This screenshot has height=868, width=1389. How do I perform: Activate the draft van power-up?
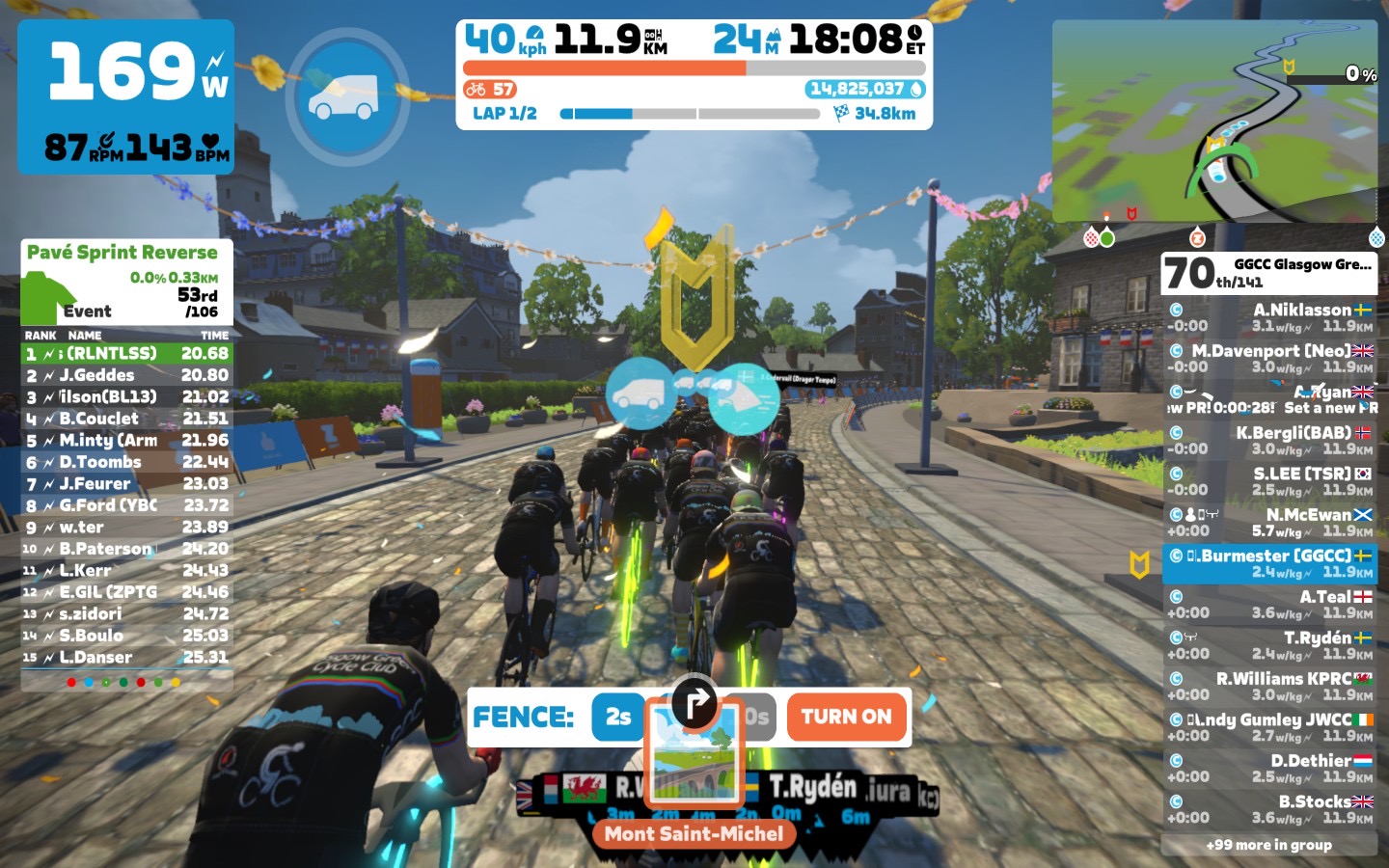[343, 97]
